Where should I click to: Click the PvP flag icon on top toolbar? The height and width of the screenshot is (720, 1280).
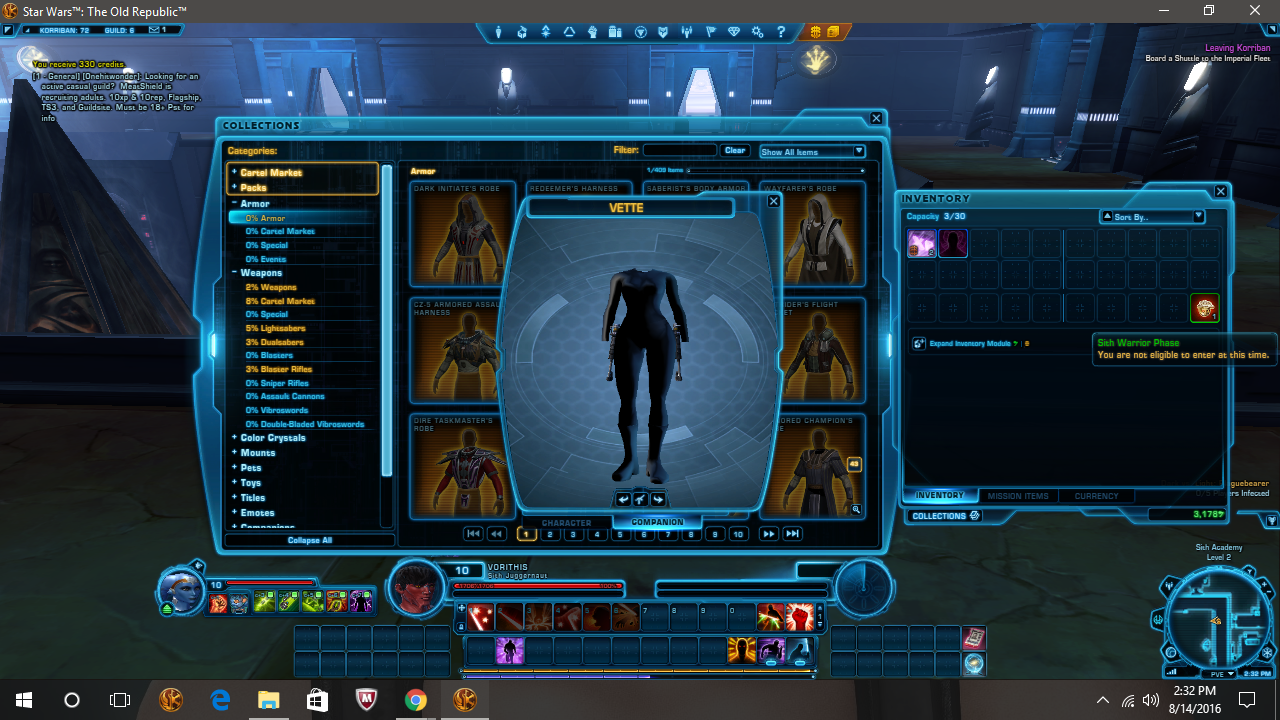(710, 32)
